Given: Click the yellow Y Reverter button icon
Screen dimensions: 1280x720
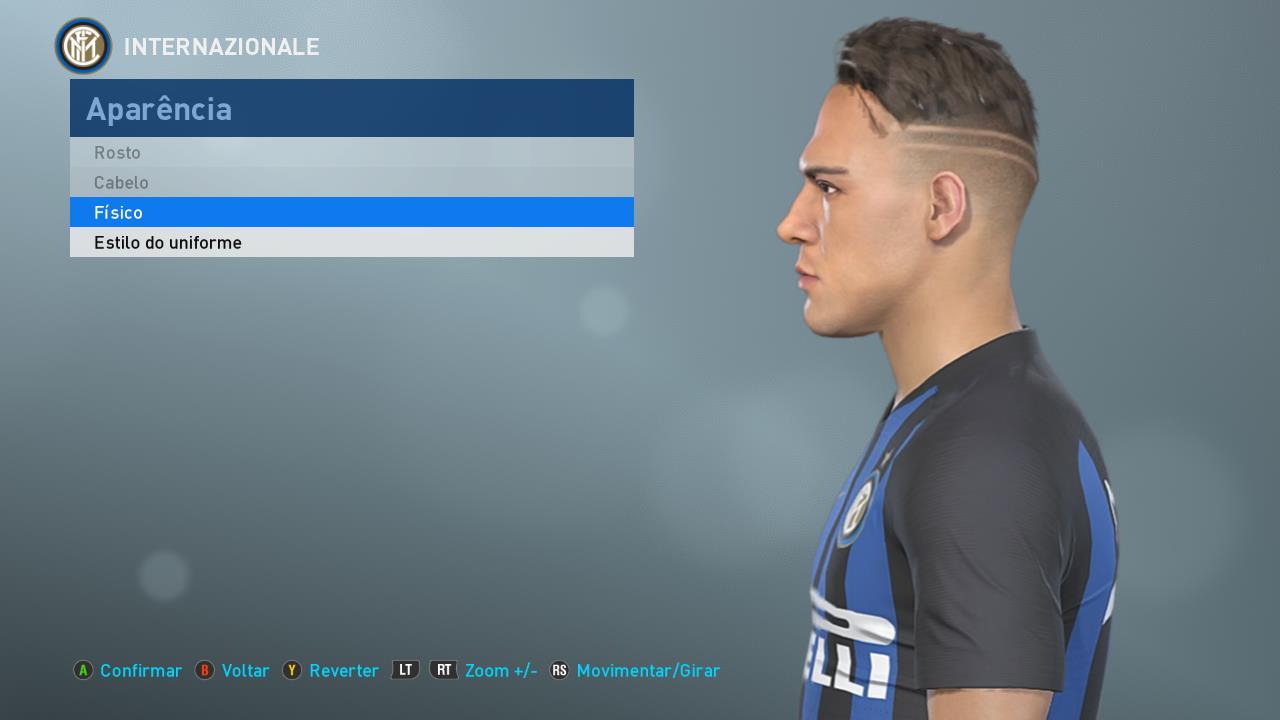Looking at the screenshot, I should pyautogui.click(x=292, y=671).
